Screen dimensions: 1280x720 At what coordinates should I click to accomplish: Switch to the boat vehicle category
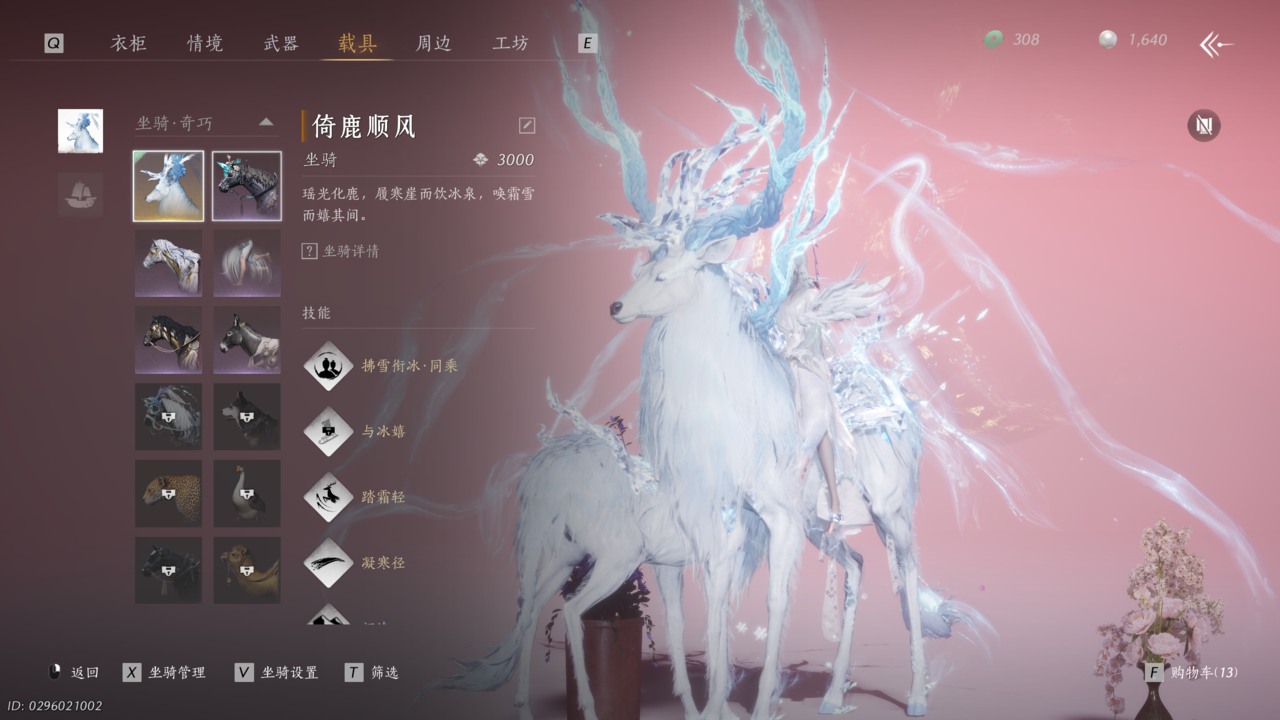click(80, 194)
